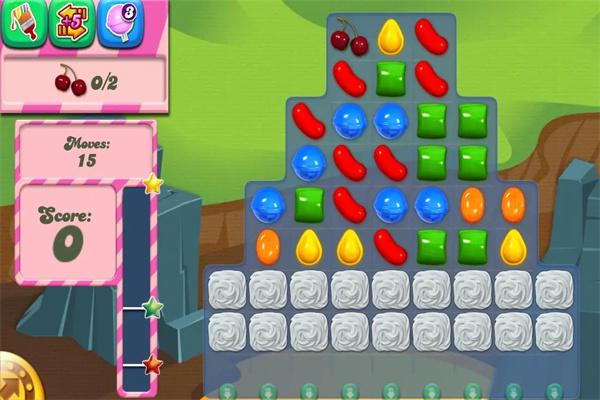Choose the green candy between two red beans
The height and width of the screenshot is (400, 600).
point(391,77)
